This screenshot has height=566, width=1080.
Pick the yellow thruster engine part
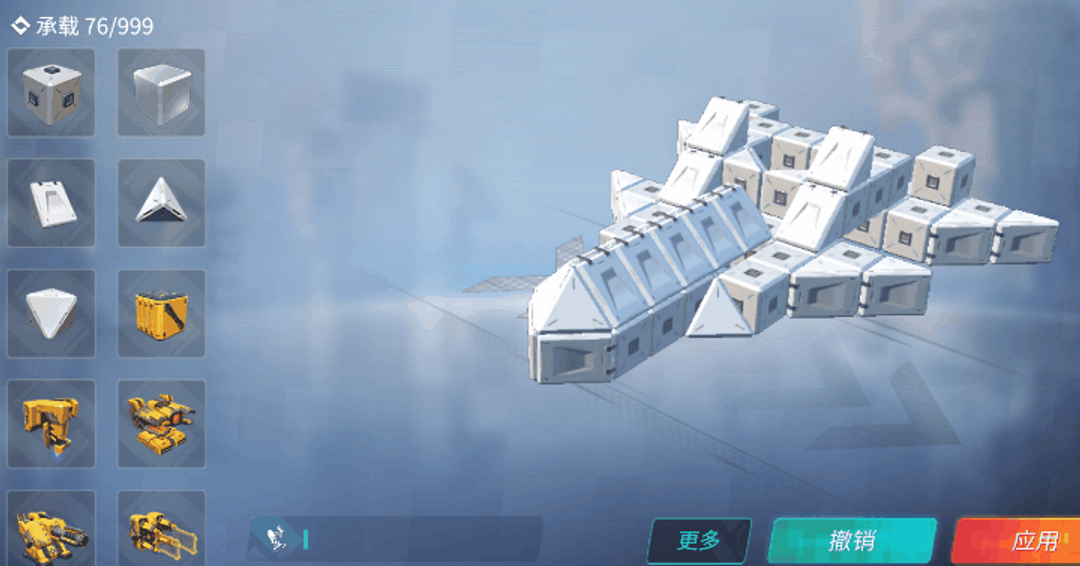click(51, 423)
